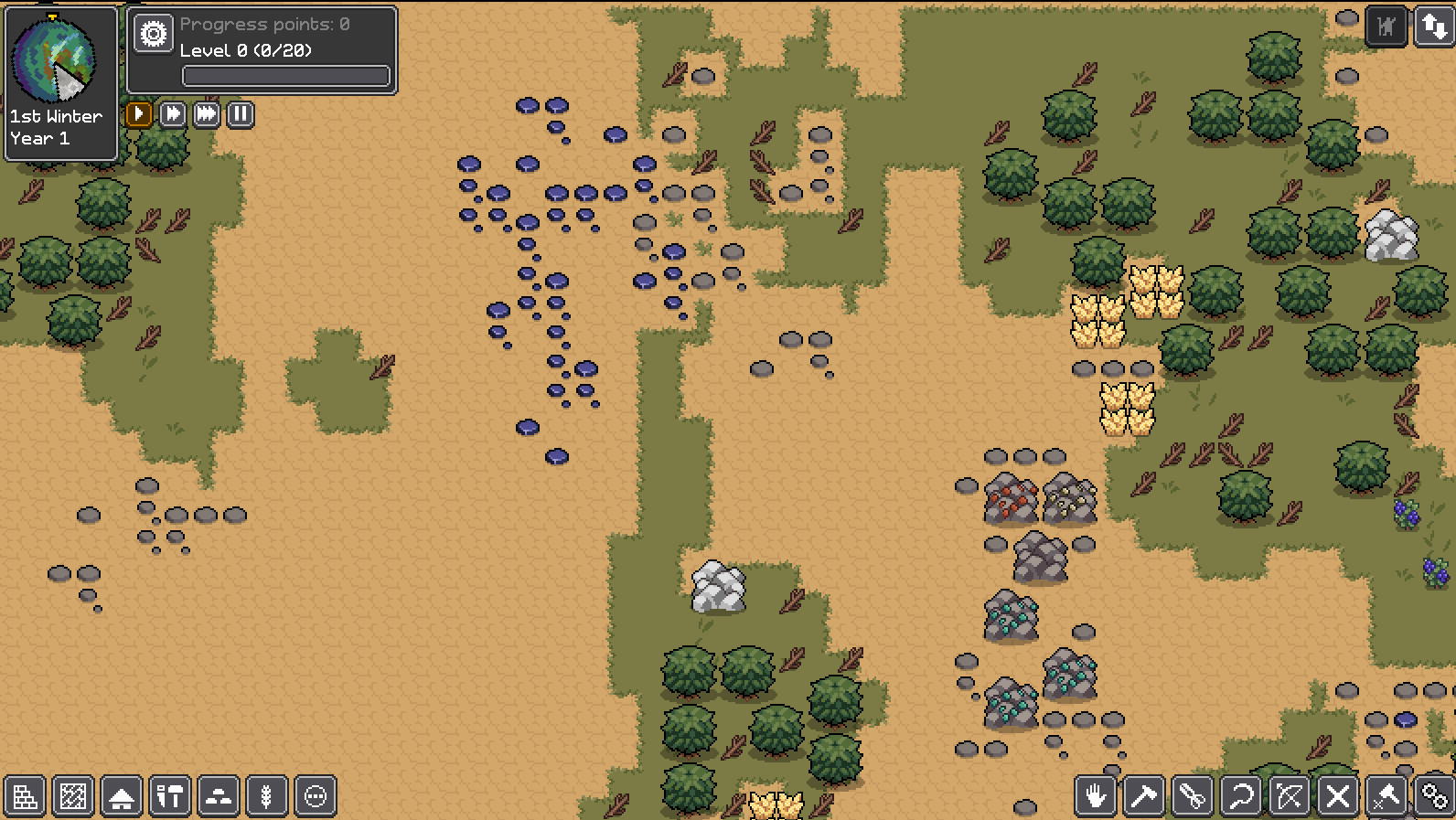The height and width of the screenshot is (820, 1456).
Task: Open the crafting tools menu
Action: point(171,795)
